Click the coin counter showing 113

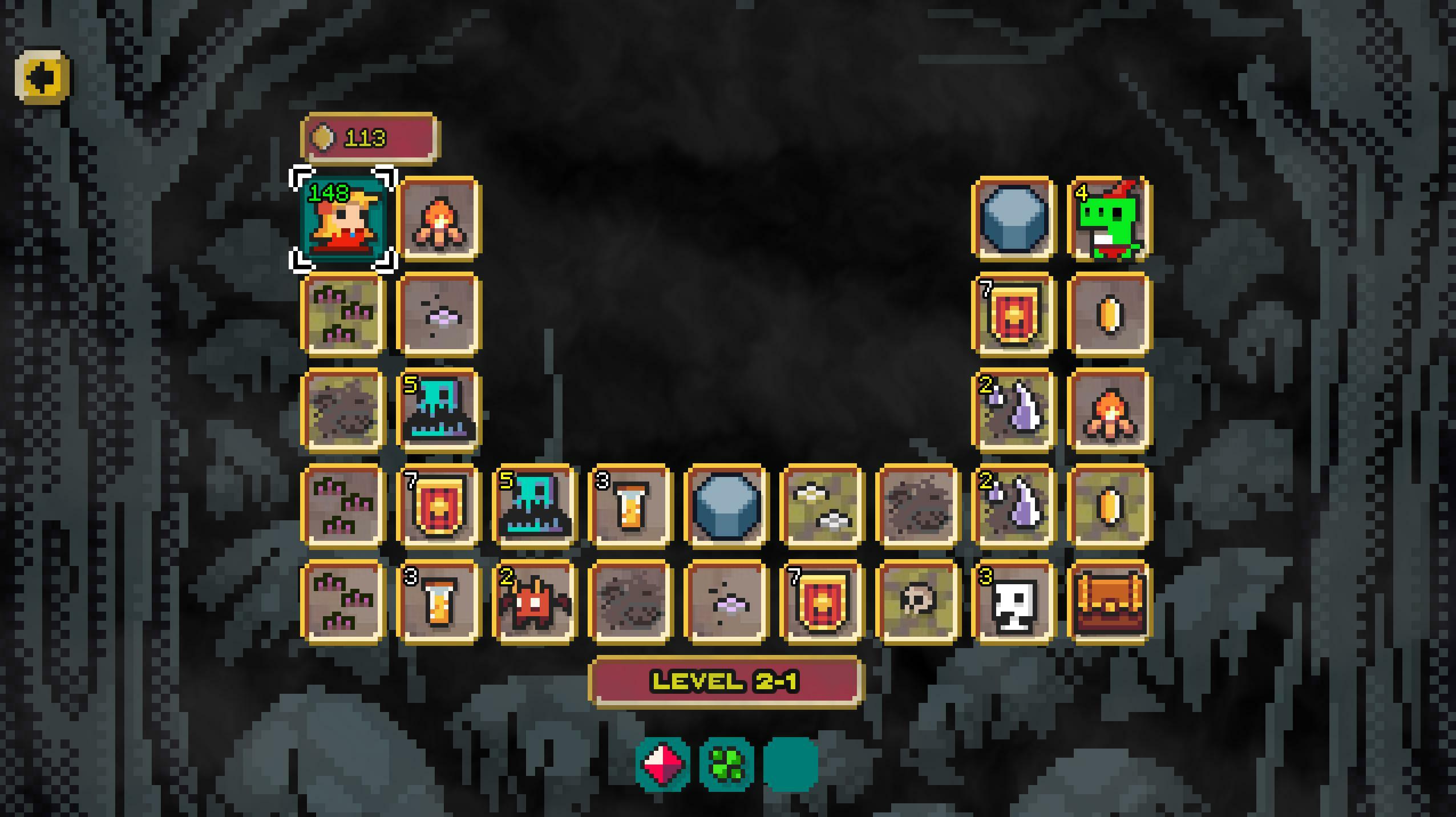point(369,137)
